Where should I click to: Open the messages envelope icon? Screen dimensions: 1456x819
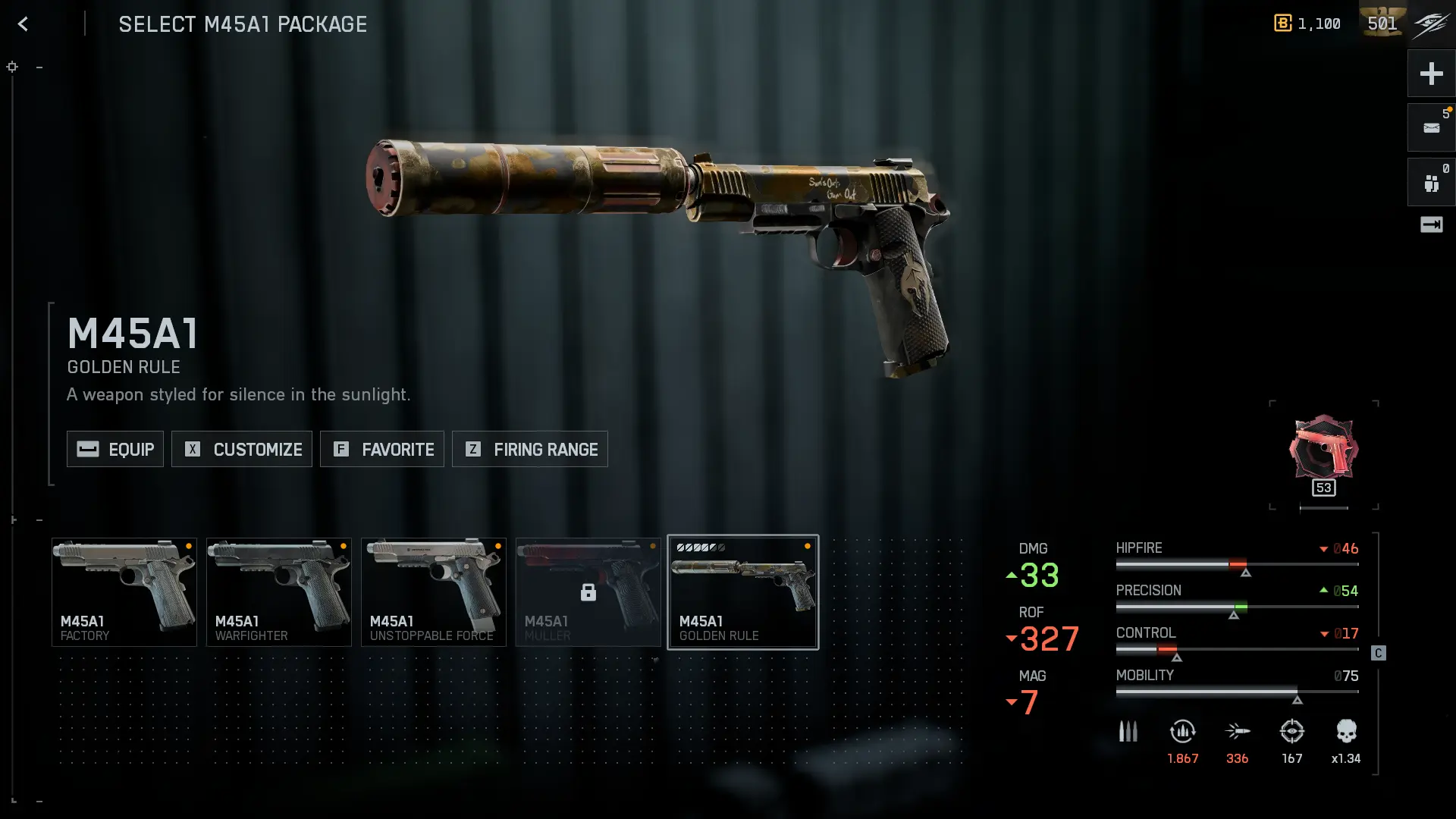pos(1431,128)
